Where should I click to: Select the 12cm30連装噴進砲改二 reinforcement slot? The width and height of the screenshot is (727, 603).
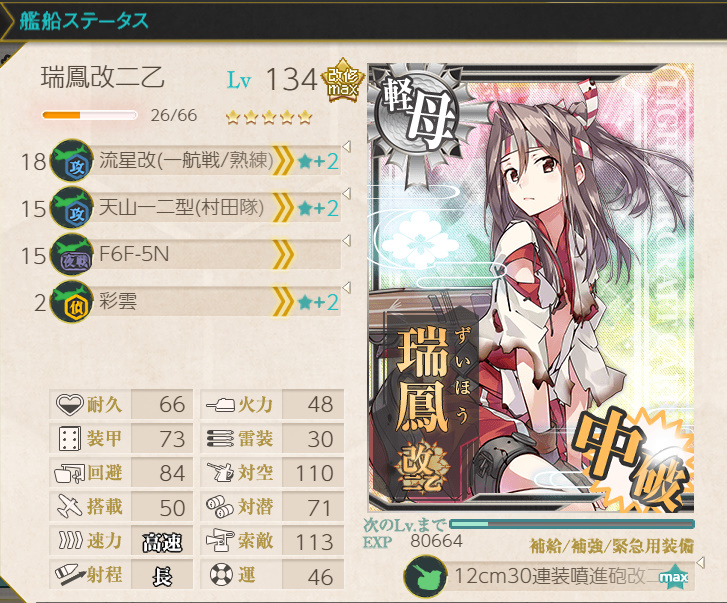545,578
